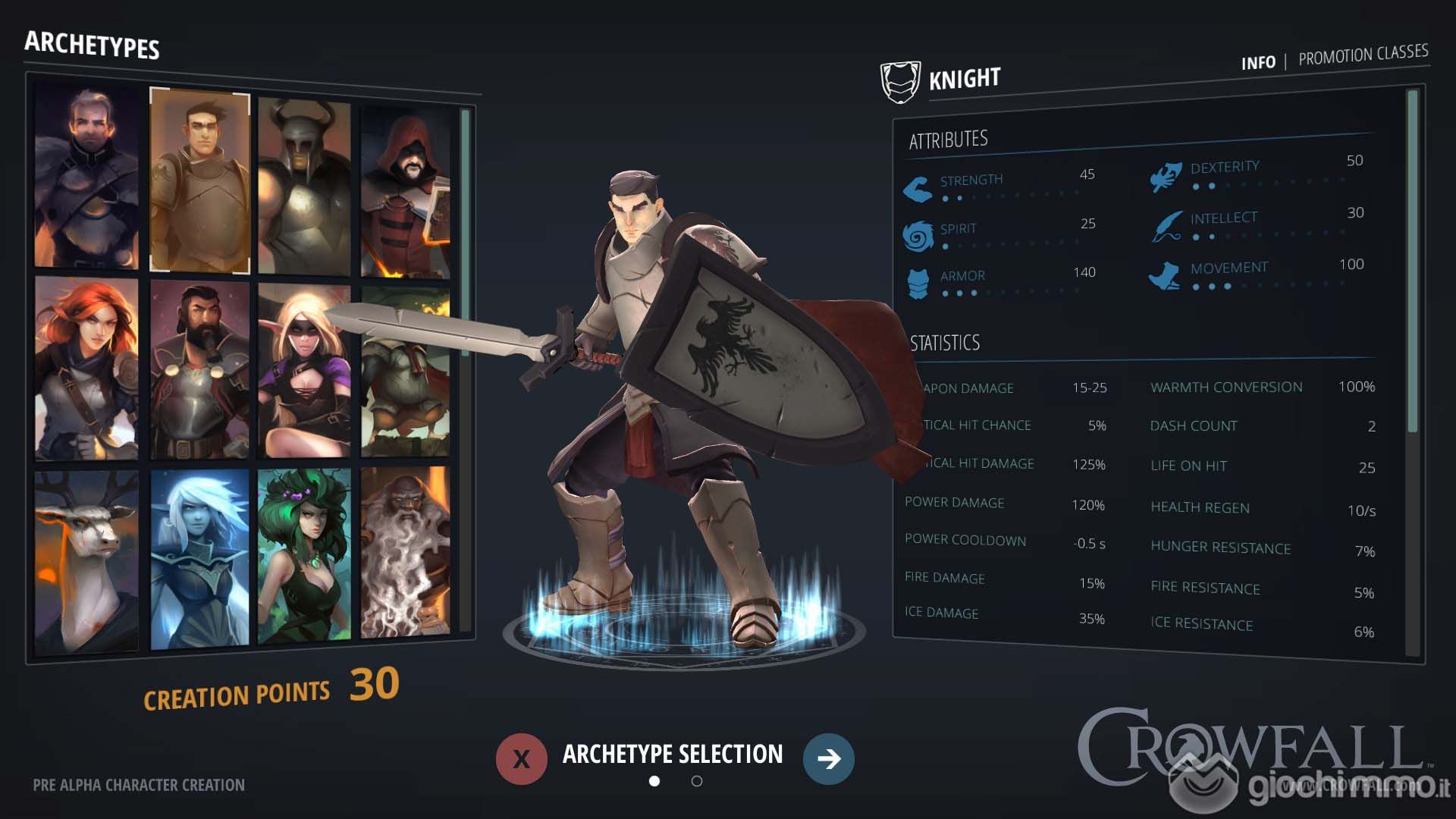Choose the white stag archetype portrait

pos(86,561)
